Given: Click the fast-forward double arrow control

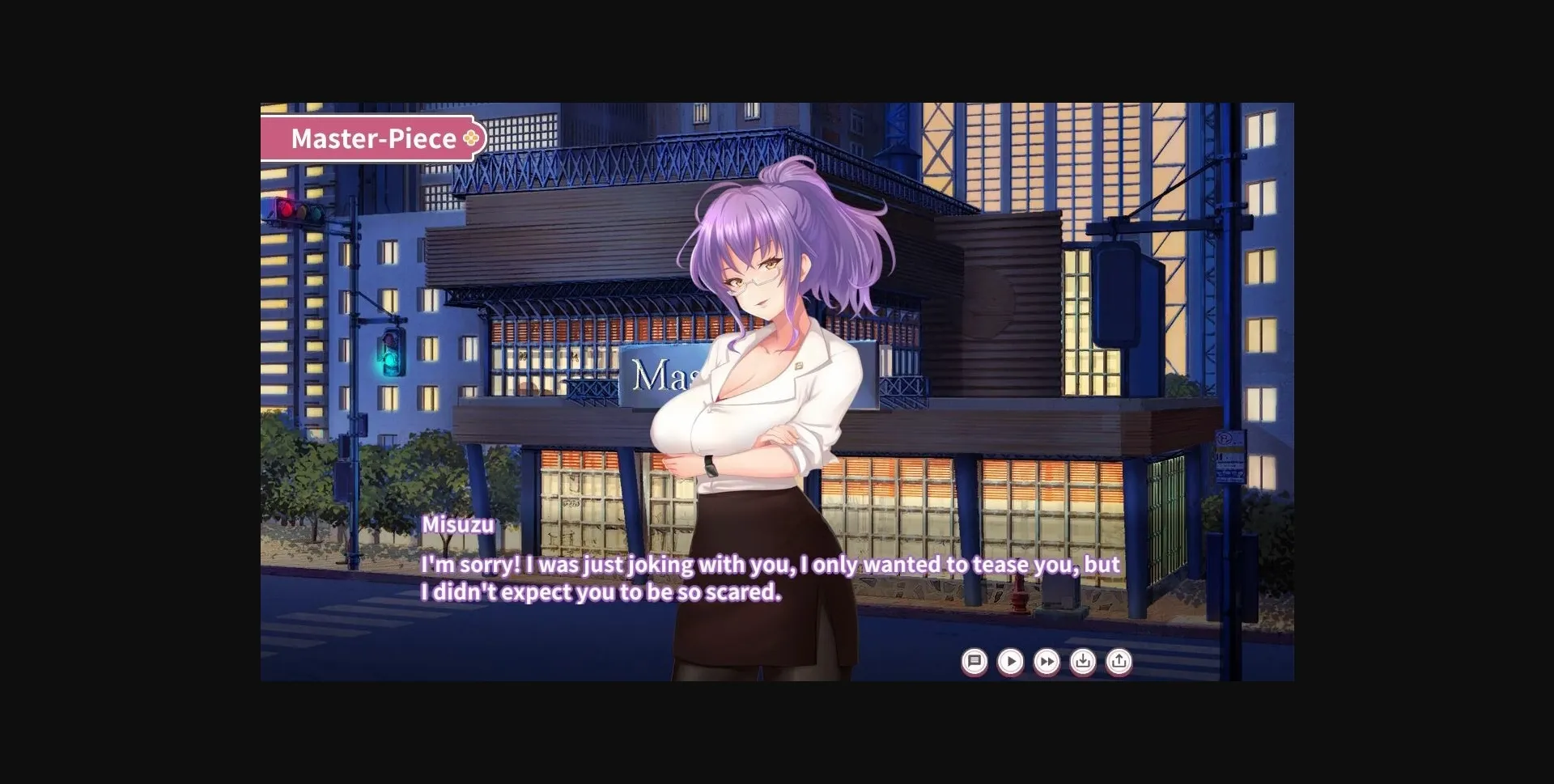Looking at the screenshot, I should [1047, 662].
